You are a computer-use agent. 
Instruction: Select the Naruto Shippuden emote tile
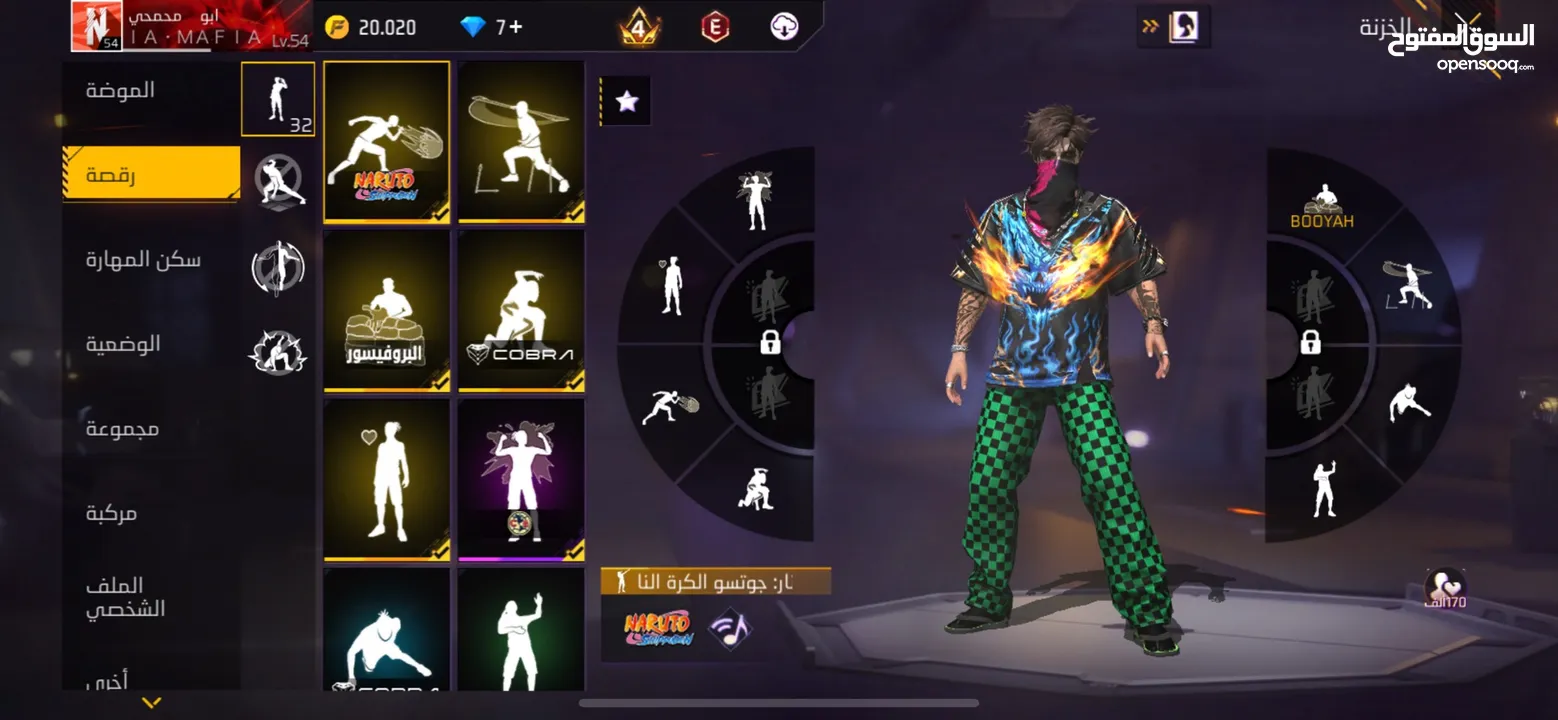tap(386, 141)
